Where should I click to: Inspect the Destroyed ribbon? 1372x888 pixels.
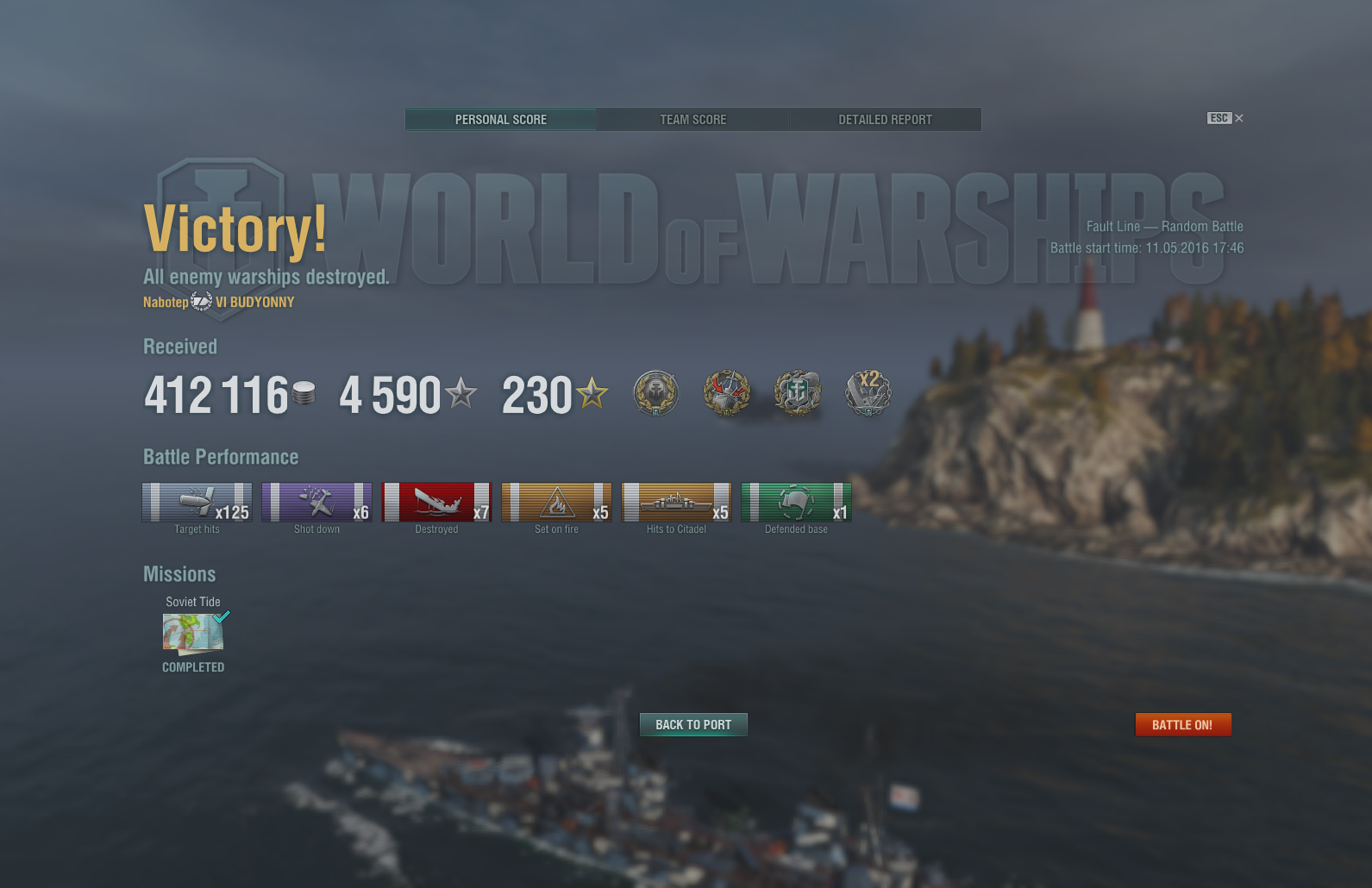click(x=437, y=503)
